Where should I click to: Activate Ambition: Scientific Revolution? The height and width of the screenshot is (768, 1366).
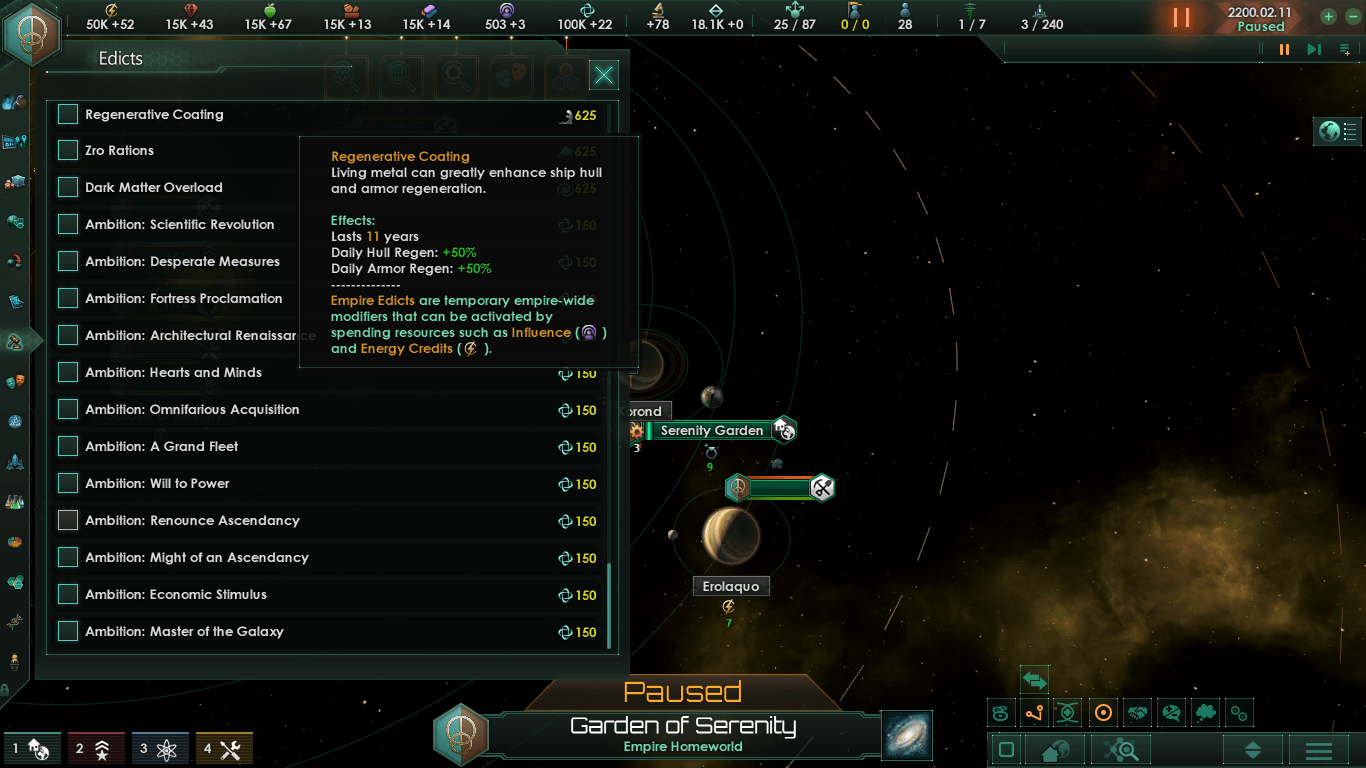68,225
